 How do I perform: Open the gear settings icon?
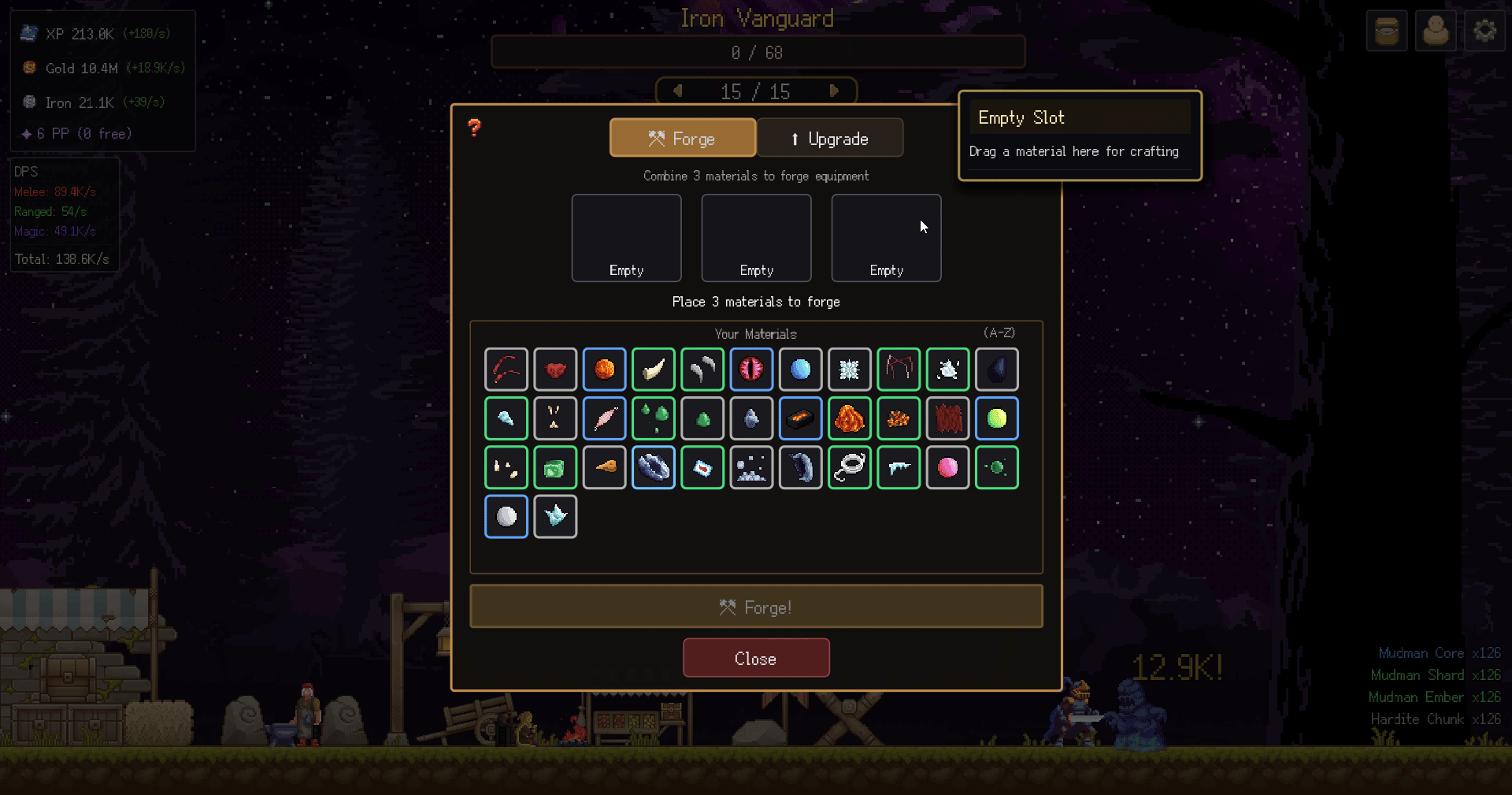pos(1484,32)
